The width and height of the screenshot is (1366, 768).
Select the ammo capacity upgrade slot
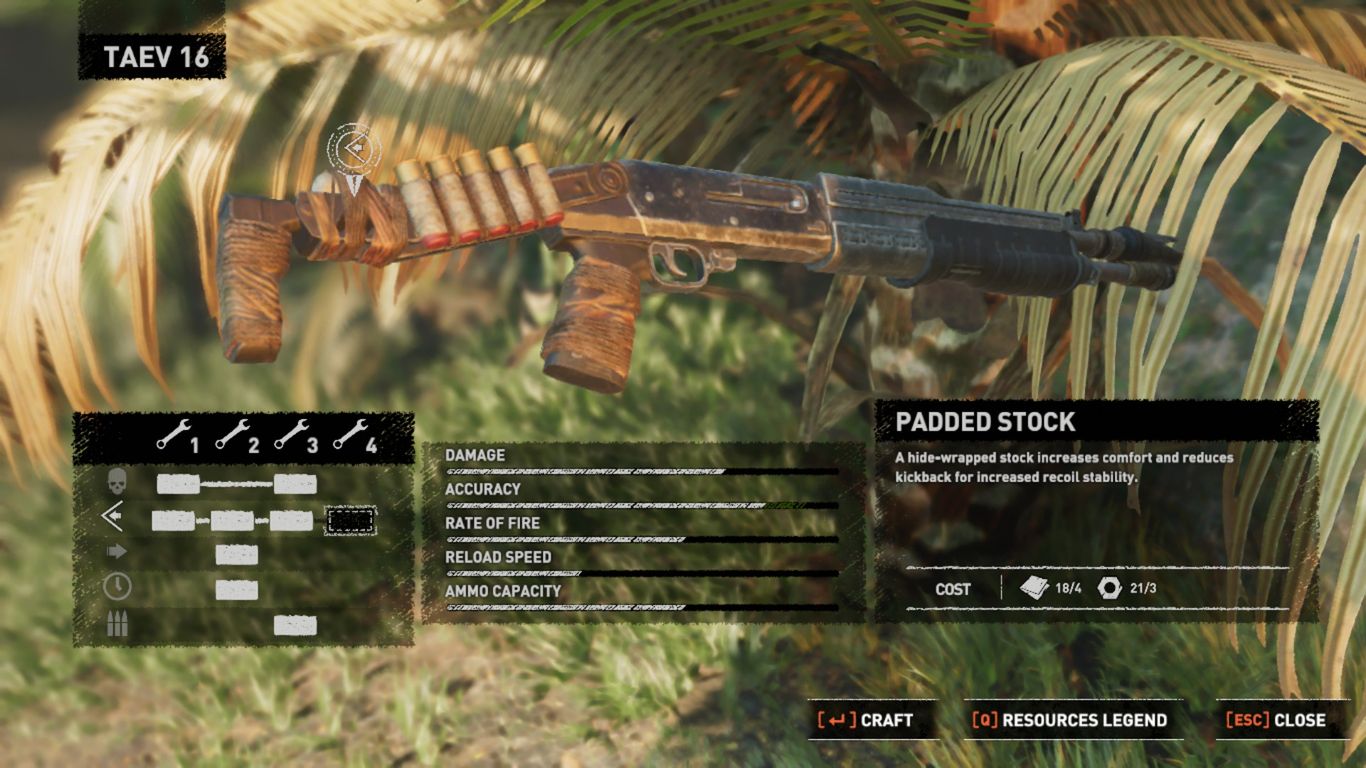point(295,626)
